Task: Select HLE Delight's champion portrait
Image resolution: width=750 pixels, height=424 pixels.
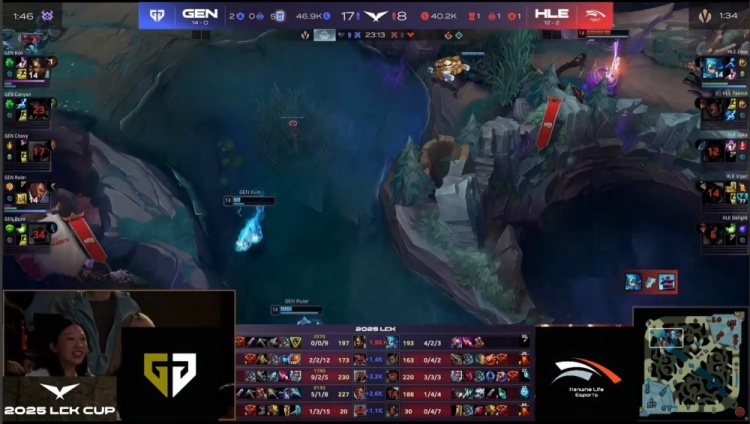Action: coord(713,233)
